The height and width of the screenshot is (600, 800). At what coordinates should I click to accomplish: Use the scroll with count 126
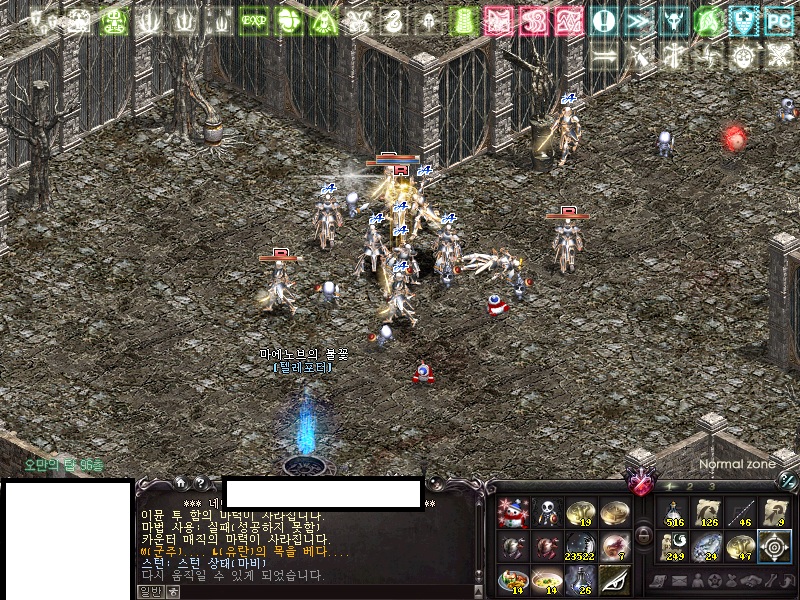point(709,513)
